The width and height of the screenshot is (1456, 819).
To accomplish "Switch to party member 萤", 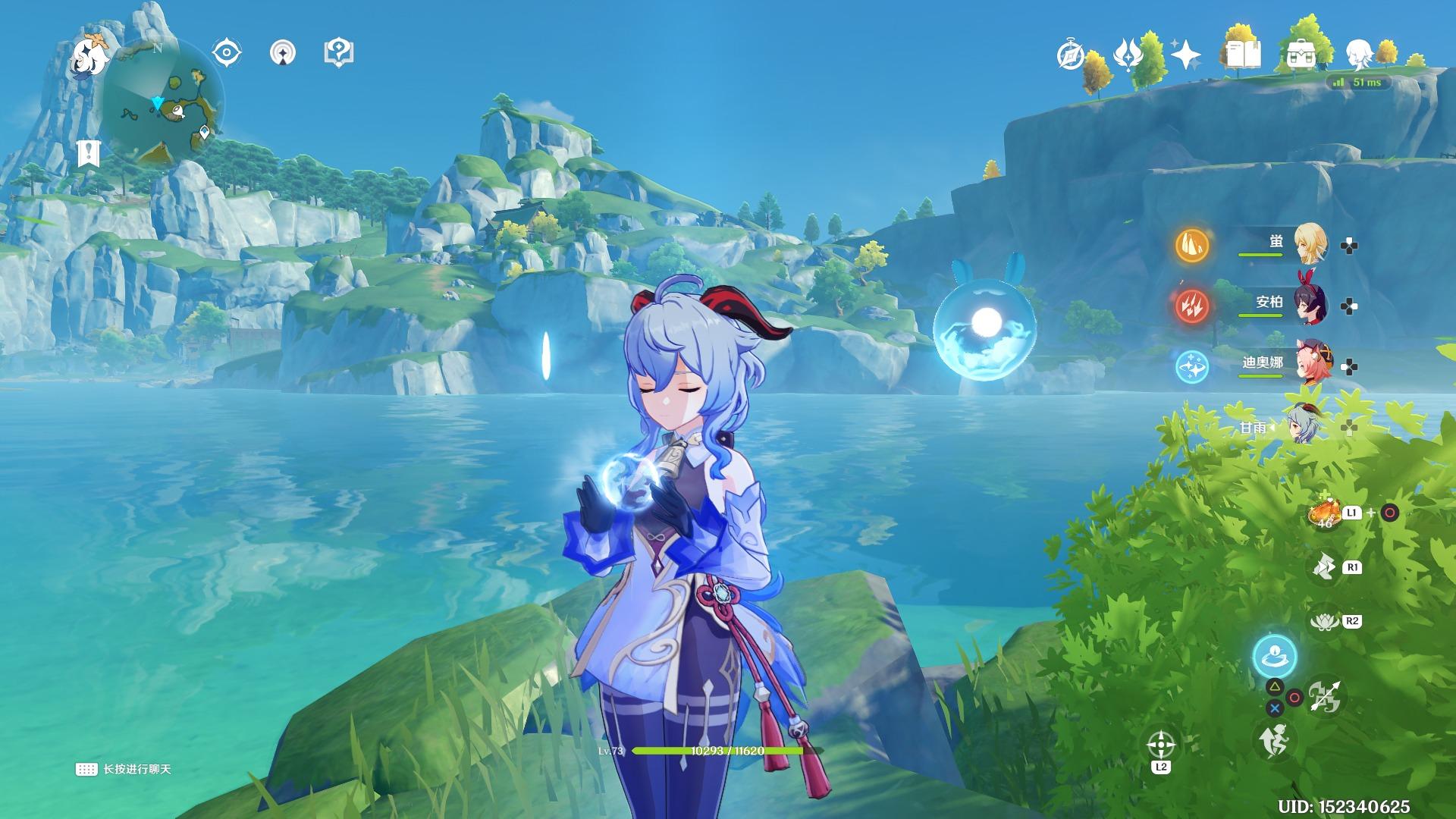I will (1308, 243).
